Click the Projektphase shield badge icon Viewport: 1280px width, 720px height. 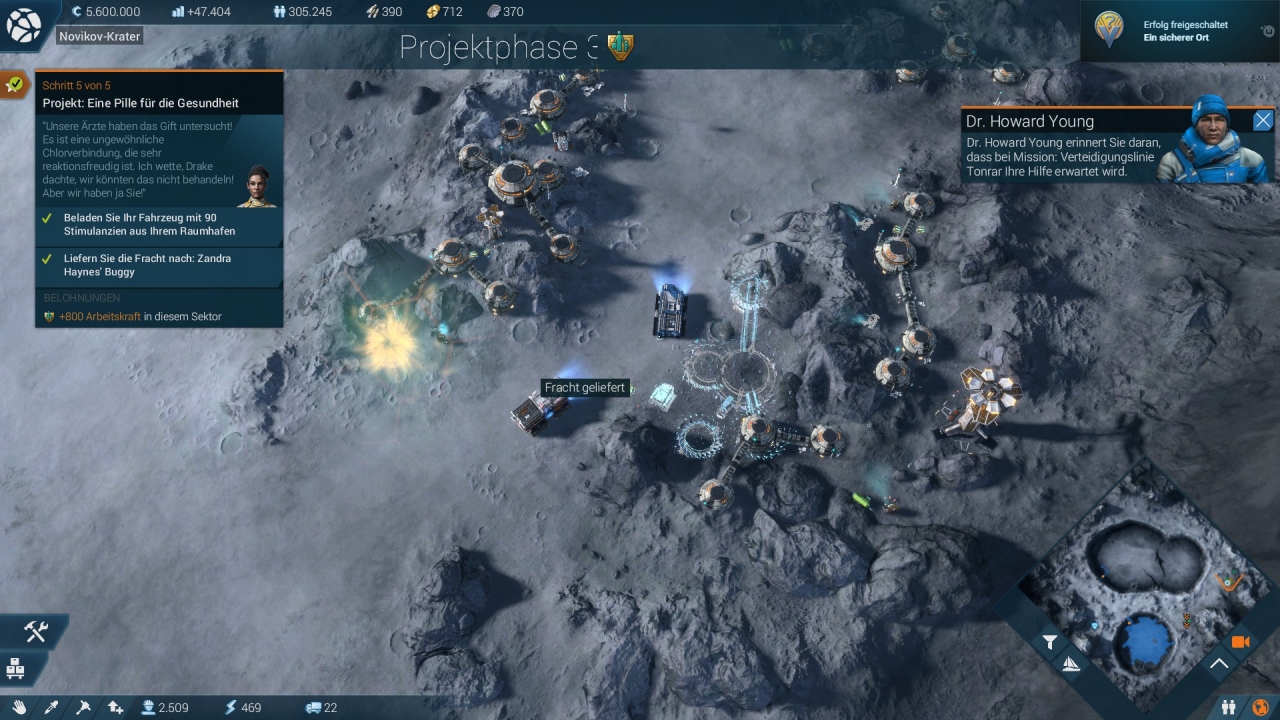(x=621, y=46)
